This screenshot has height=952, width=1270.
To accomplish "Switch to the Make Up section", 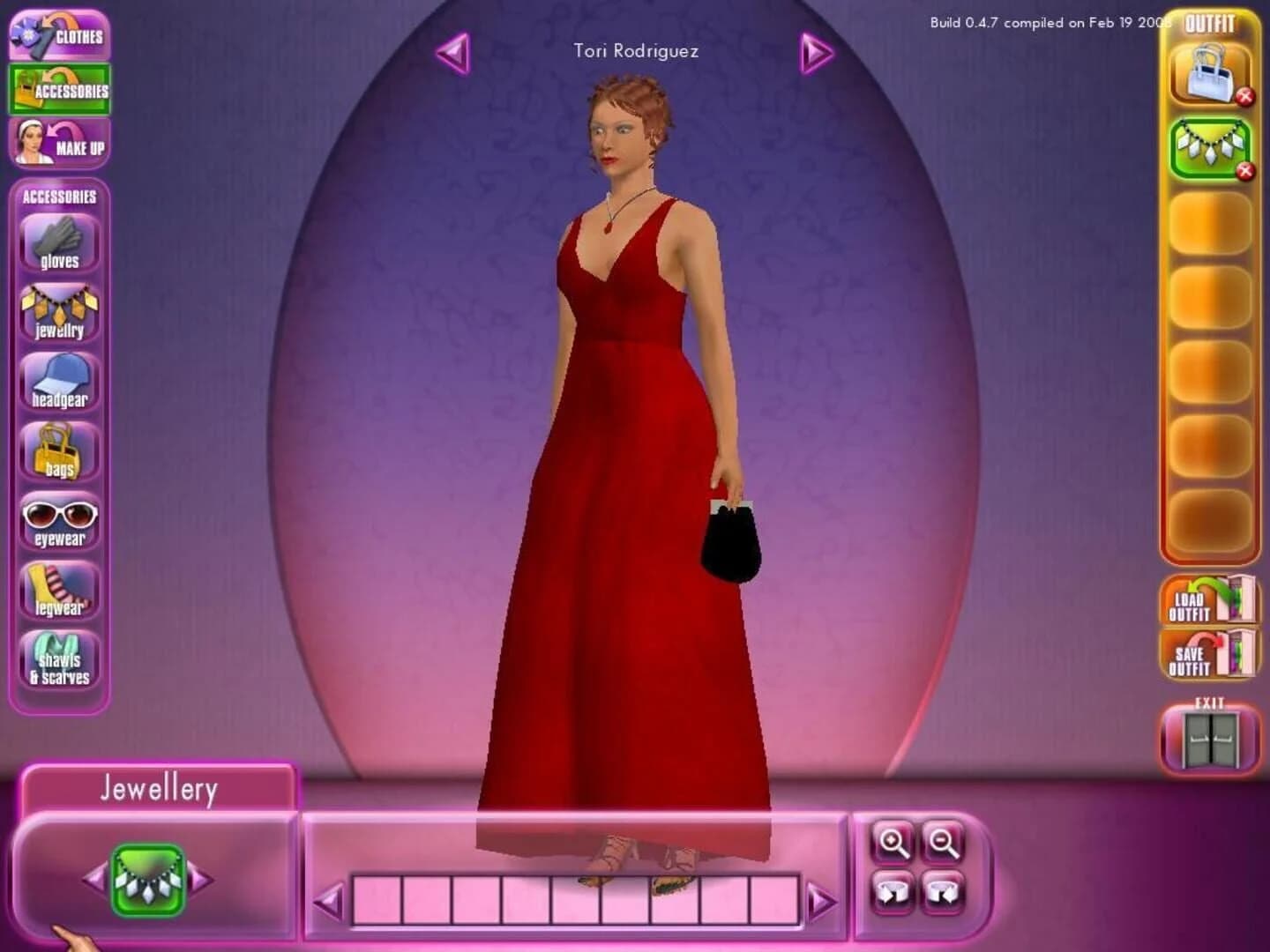I will pyautogui.click(x=59, y=141).
